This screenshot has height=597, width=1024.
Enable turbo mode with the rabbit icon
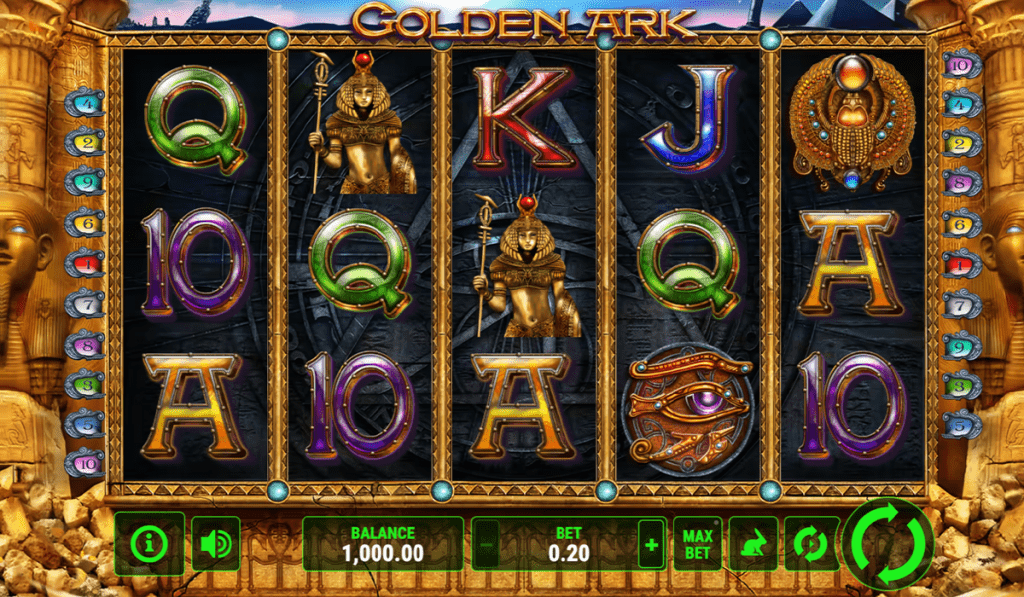click(754, 543)
